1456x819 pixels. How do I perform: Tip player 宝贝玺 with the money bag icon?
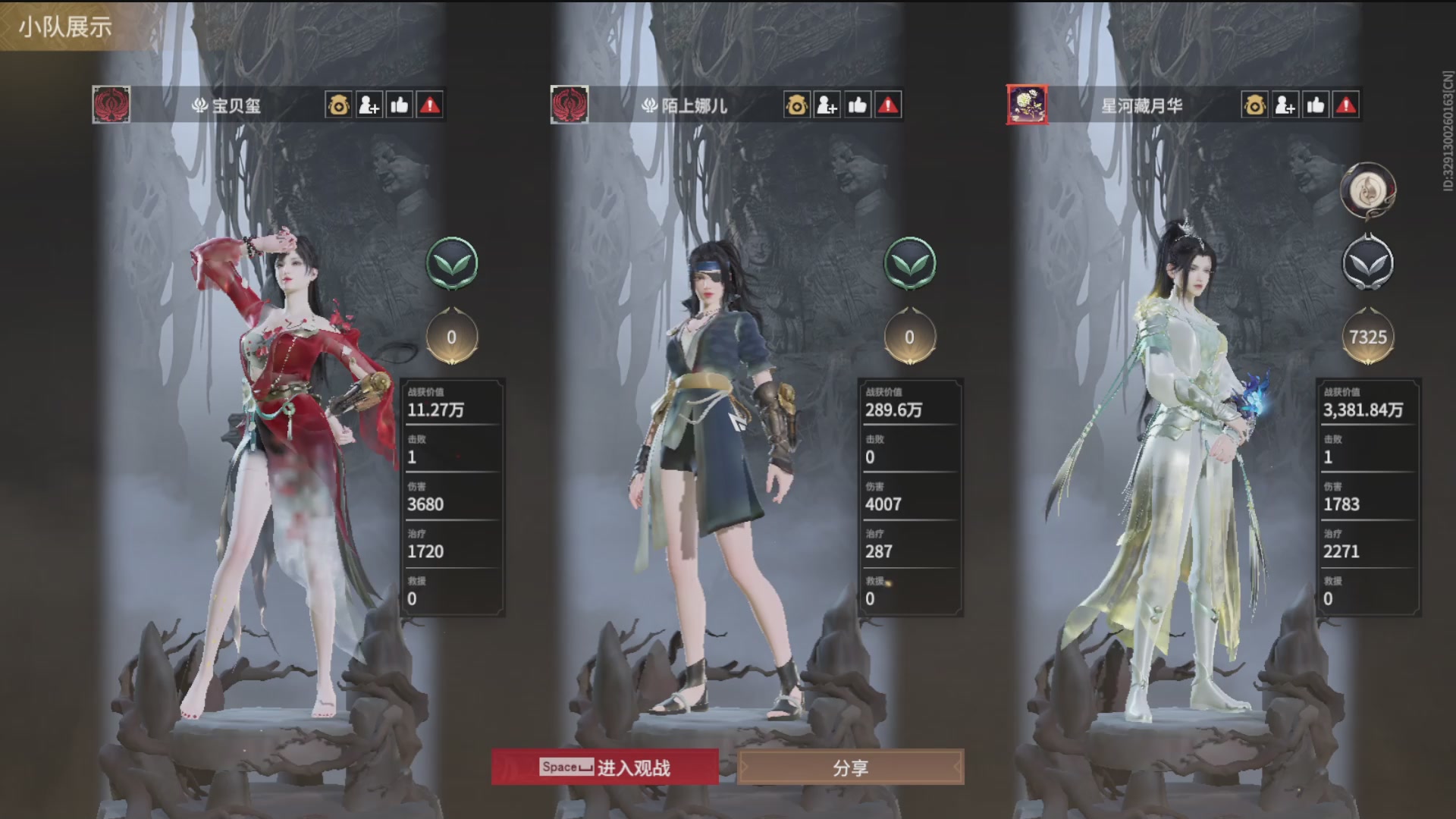point(338,106)
